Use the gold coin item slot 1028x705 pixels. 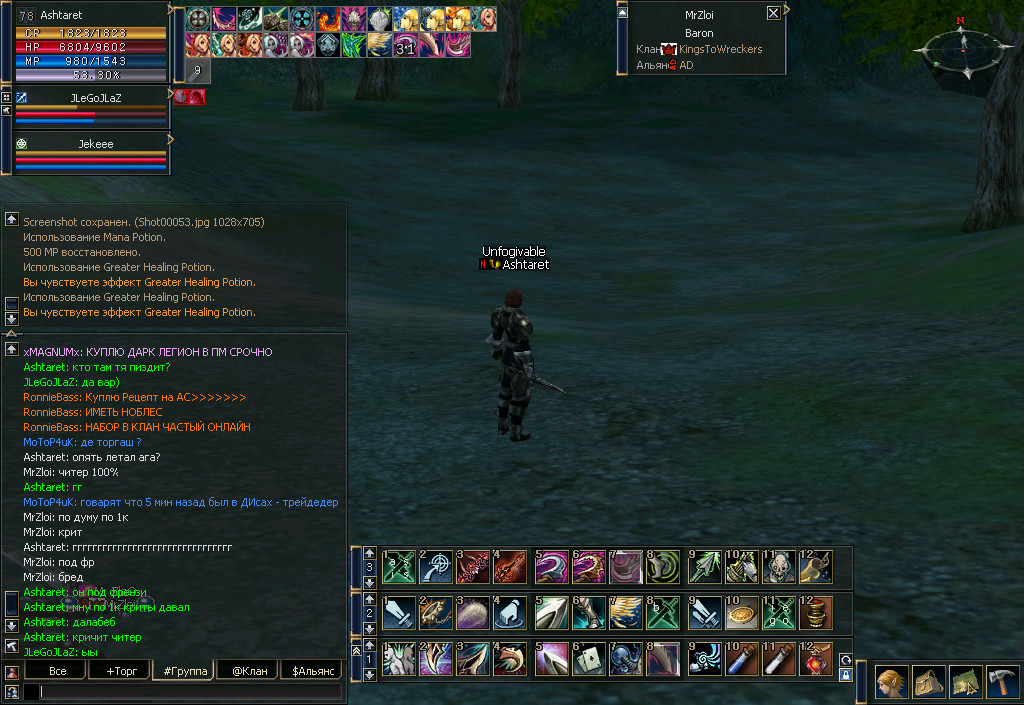pos(741,612)
